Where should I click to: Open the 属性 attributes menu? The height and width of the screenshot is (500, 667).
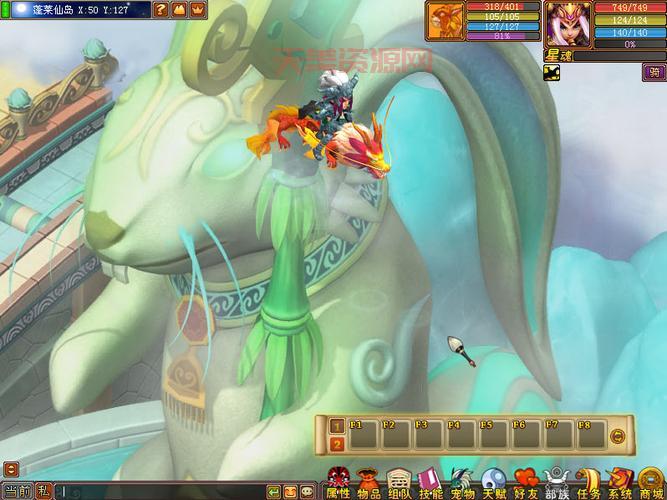pos(338,483)
